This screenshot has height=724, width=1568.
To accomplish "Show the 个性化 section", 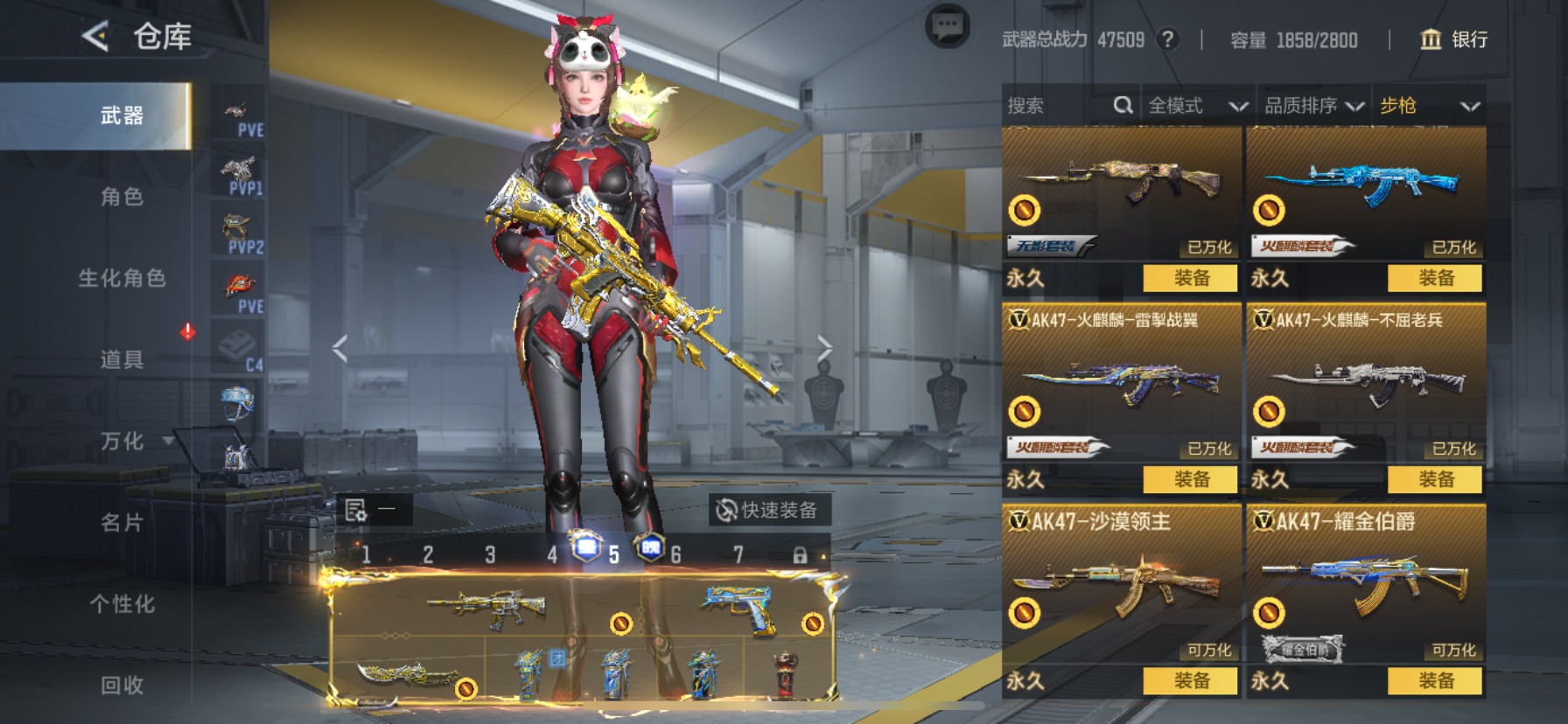I will pos(122,603).
